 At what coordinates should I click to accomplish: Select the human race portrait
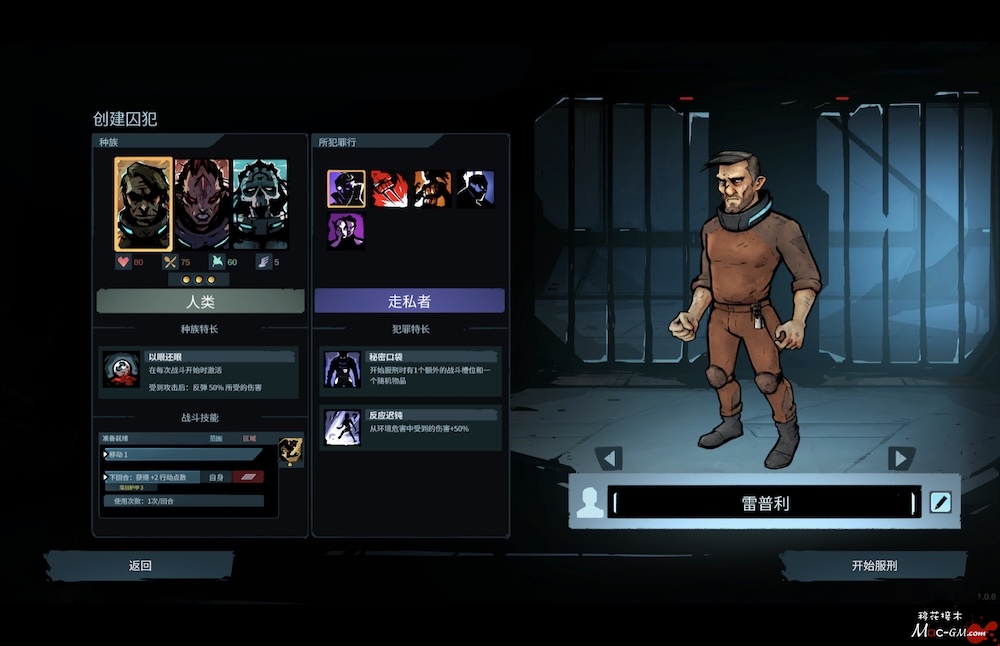click(x=144, y=204)
